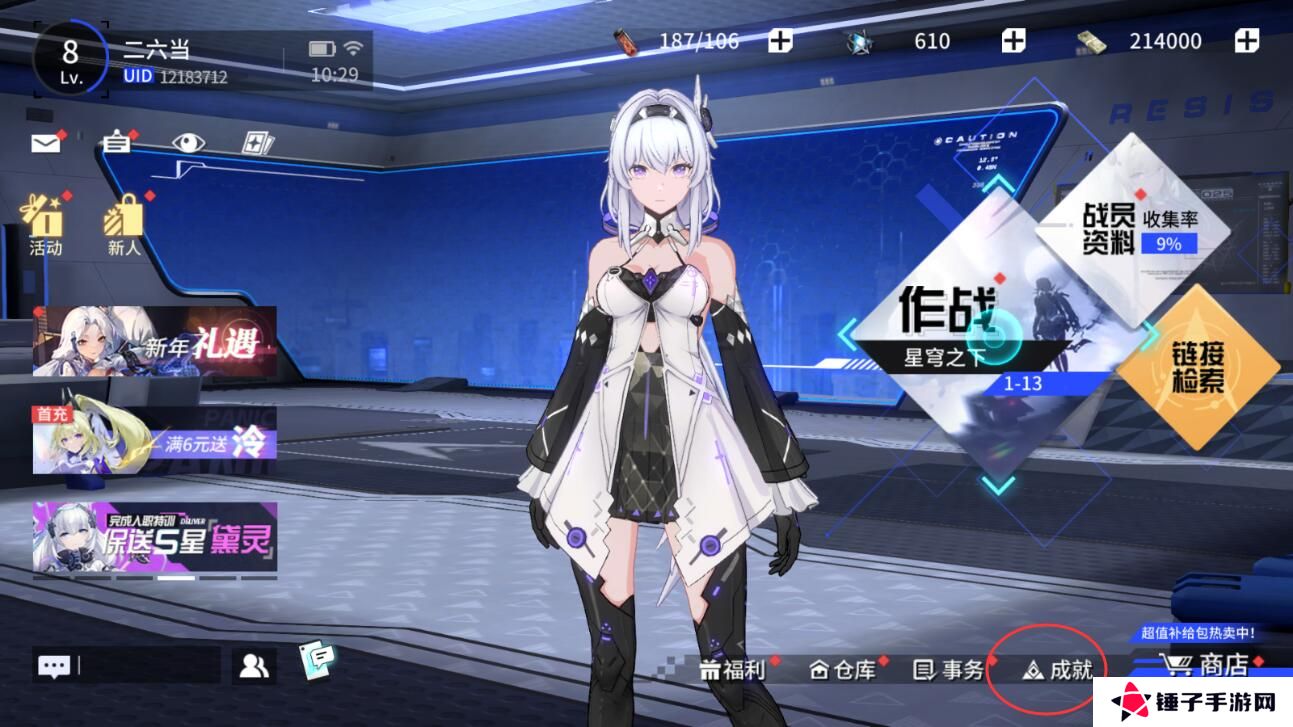Open the 保送5星黛灵 banner

(154, 536)
